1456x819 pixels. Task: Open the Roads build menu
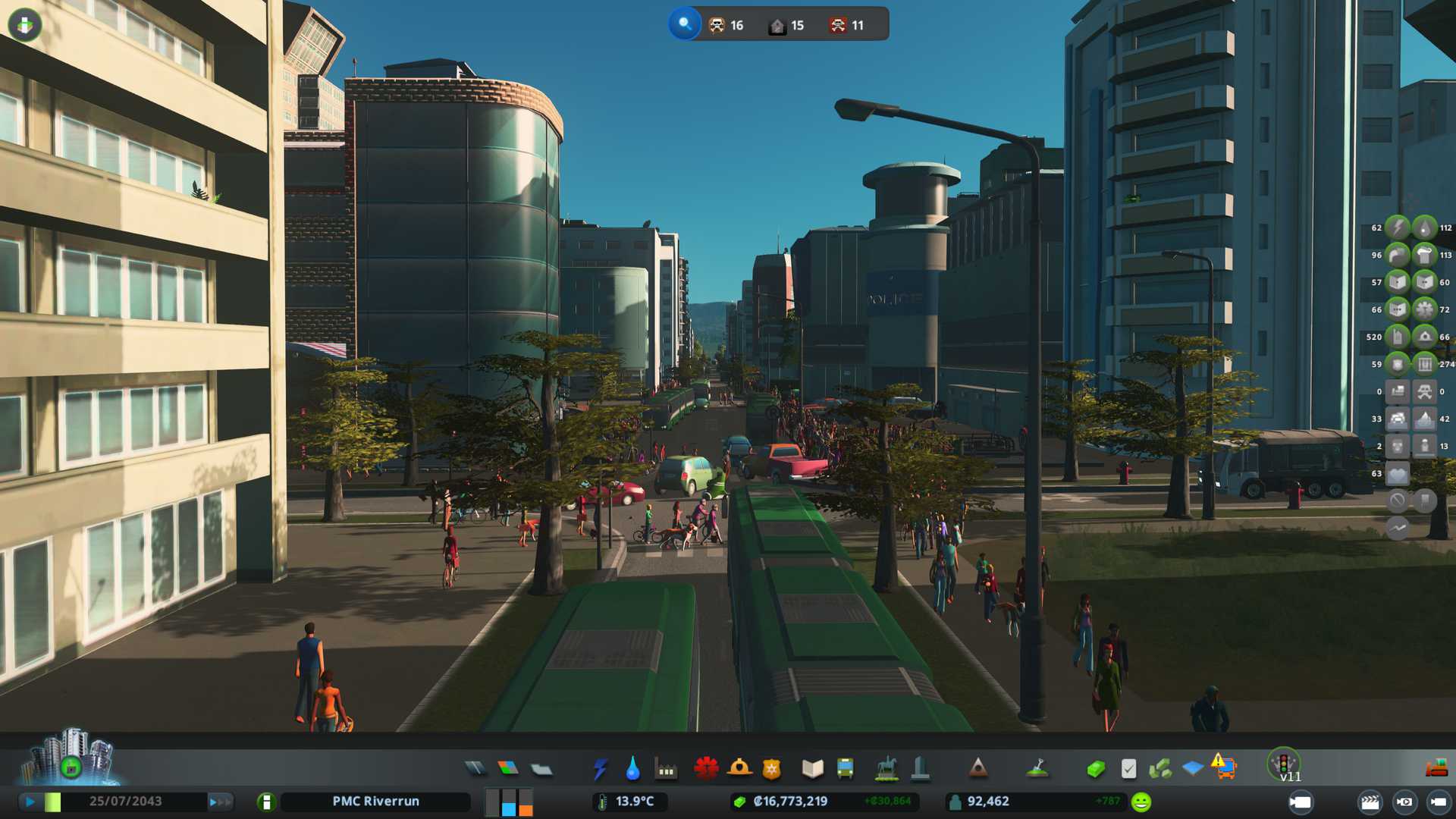coord(475,769)
